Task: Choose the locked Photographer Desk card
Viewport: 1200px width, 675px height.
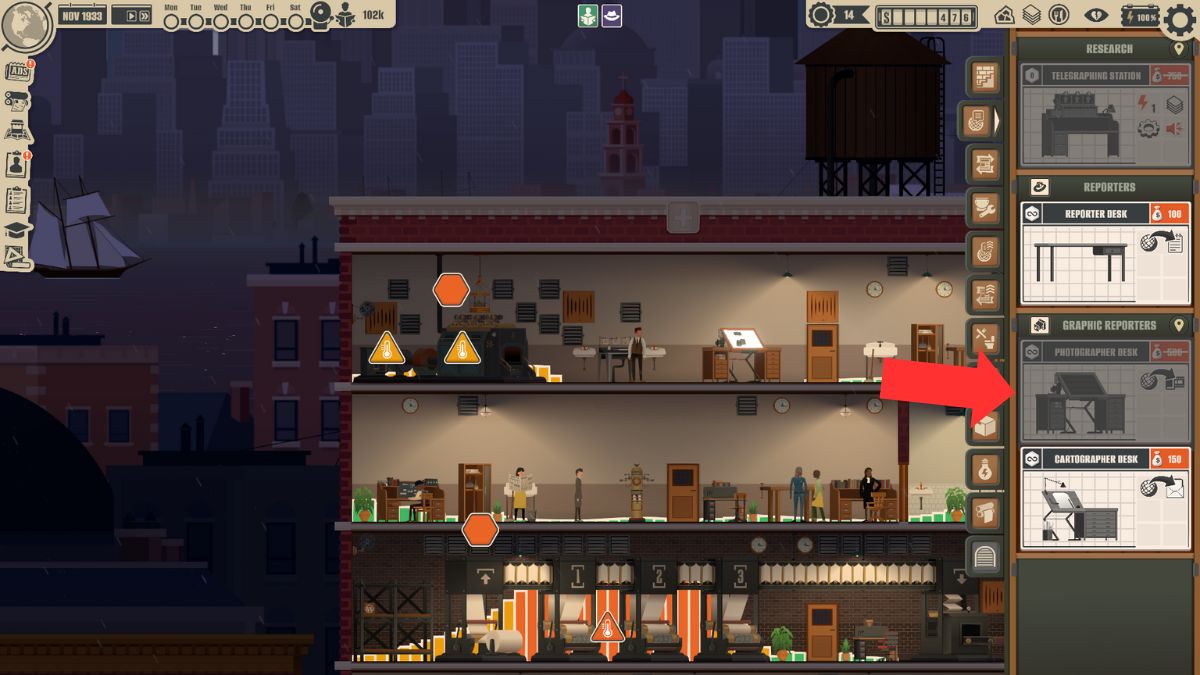Action: point(1105,391)
